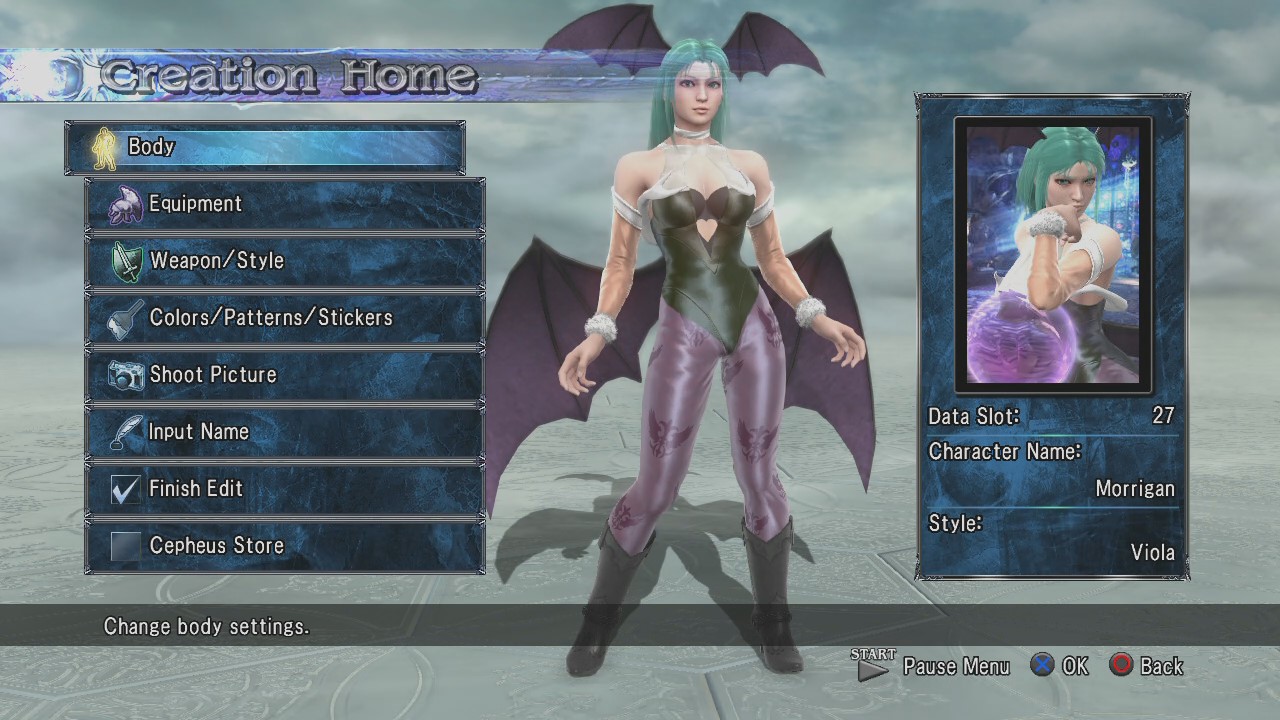Choose Input Name entry
Image resolution: width=1280 pixels, height=720 pixels.
[x=285, y=432]
